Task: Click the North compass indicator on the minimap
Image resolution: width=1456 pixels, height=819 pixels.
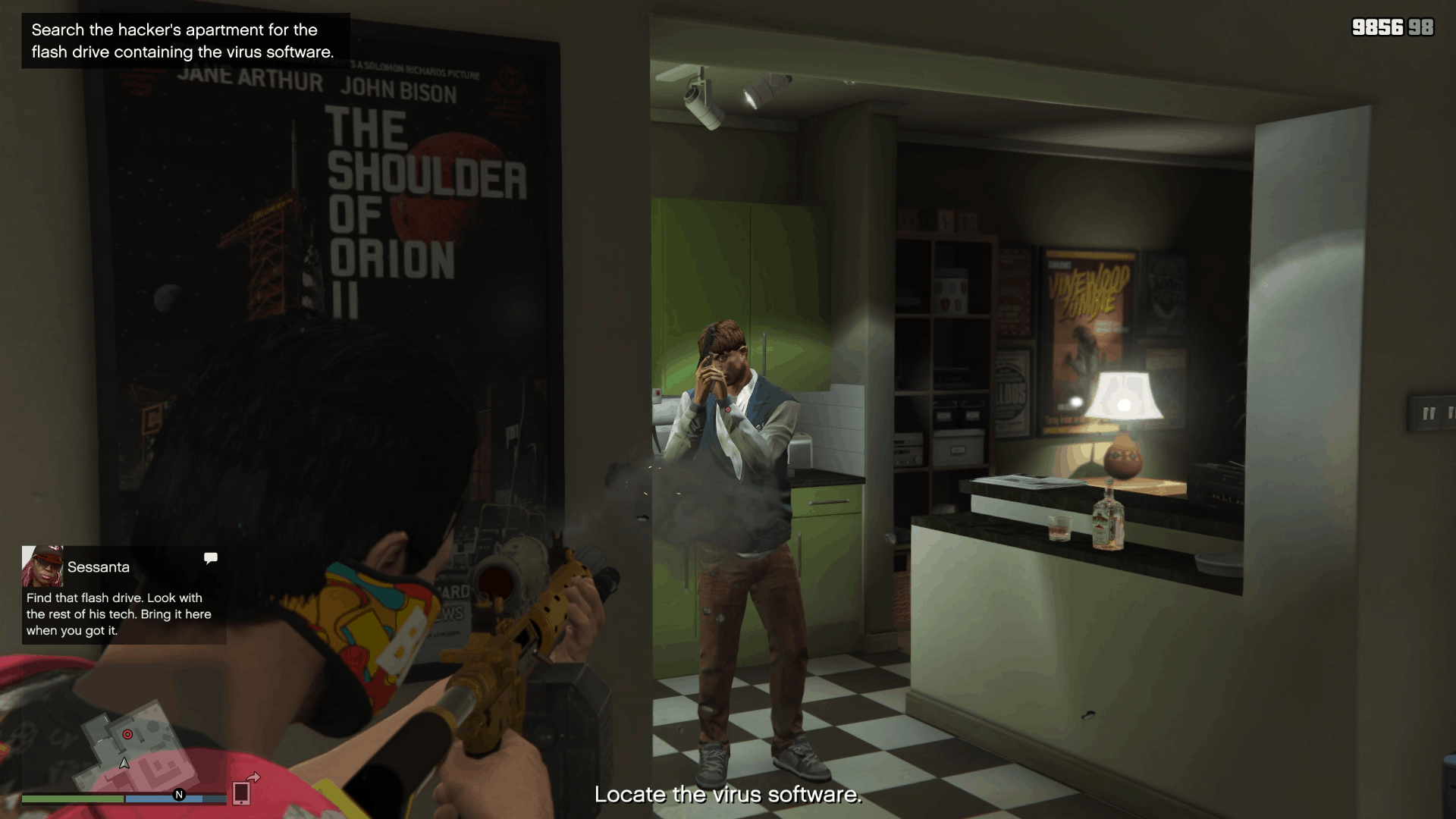Action: click(x=179, y=796)
